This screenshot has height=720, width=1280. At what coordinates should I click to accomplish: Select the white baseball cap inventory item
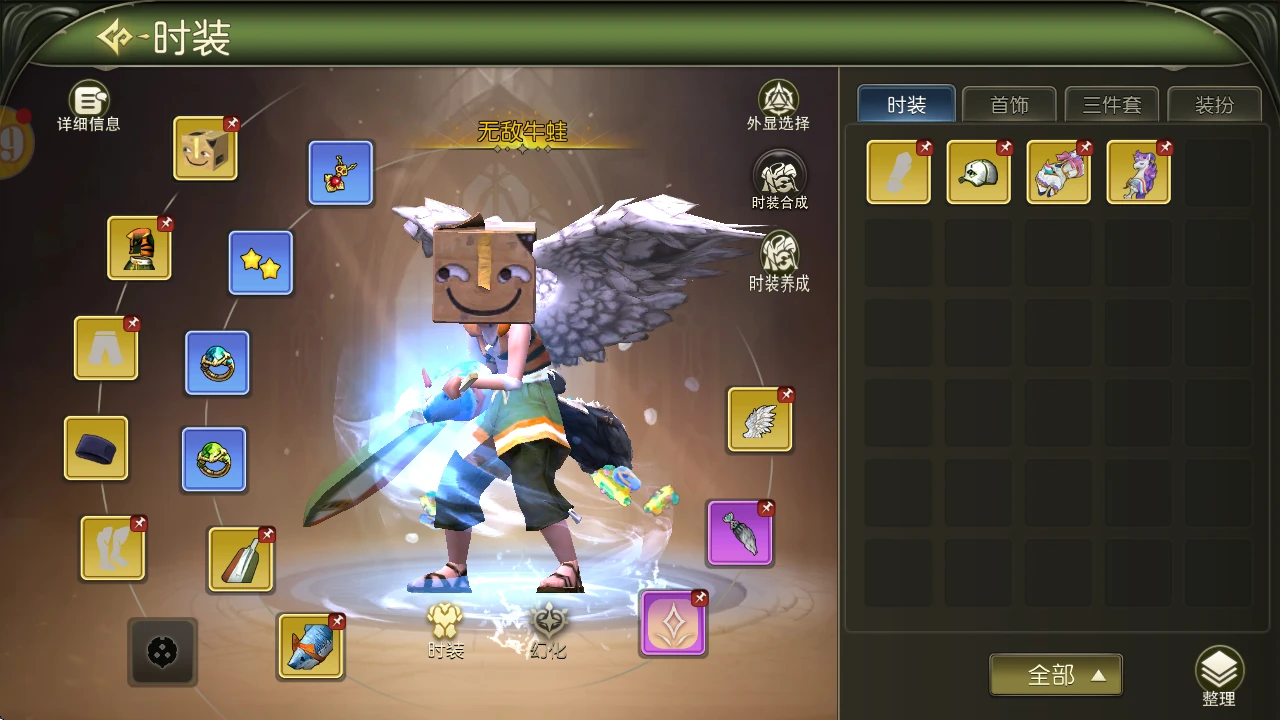[978, 172]
